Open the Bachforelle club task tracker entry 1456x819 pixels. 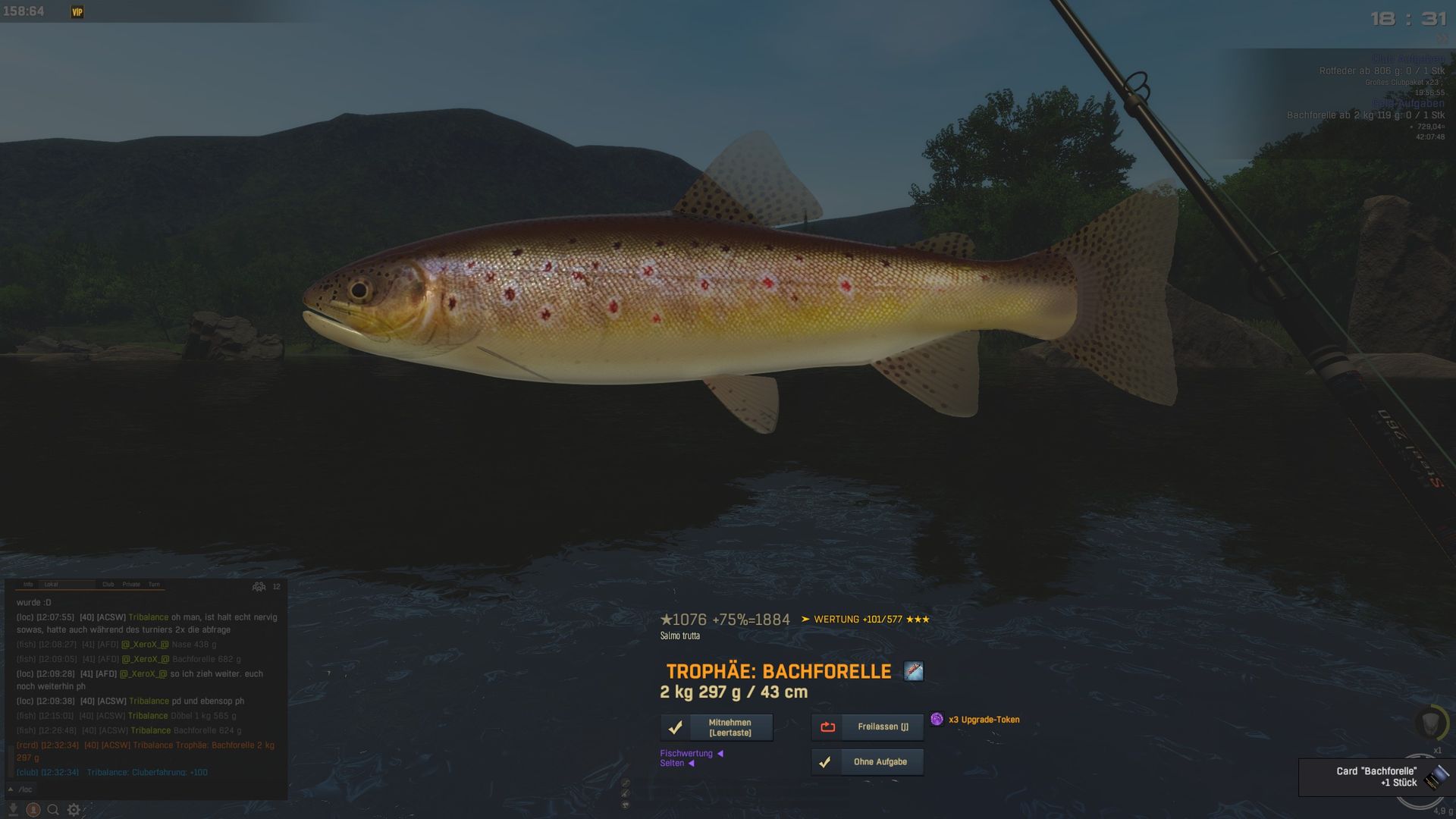point(1365,115)
